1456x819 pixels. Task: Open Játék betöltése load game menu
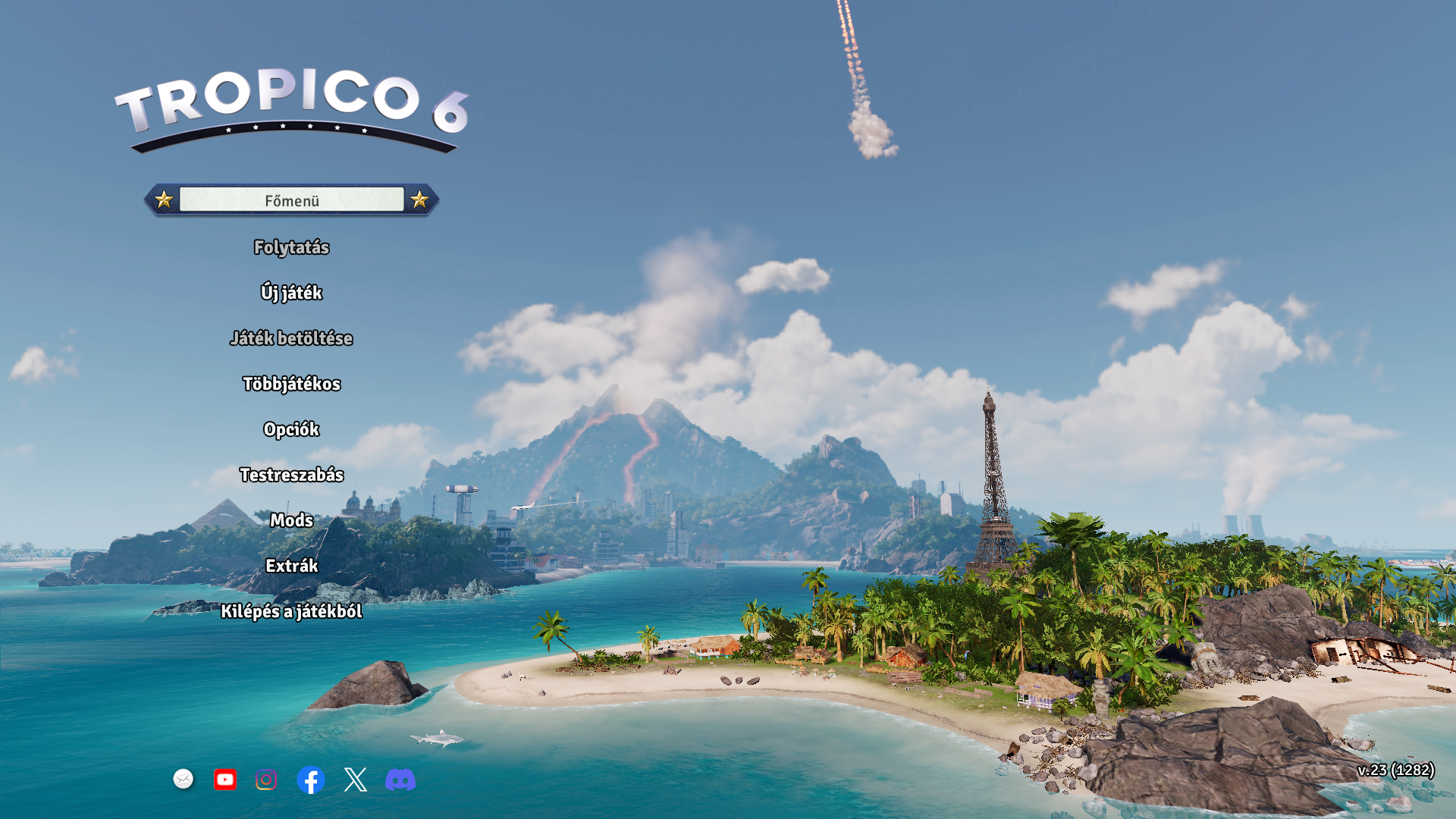click(x=291, y=338)
